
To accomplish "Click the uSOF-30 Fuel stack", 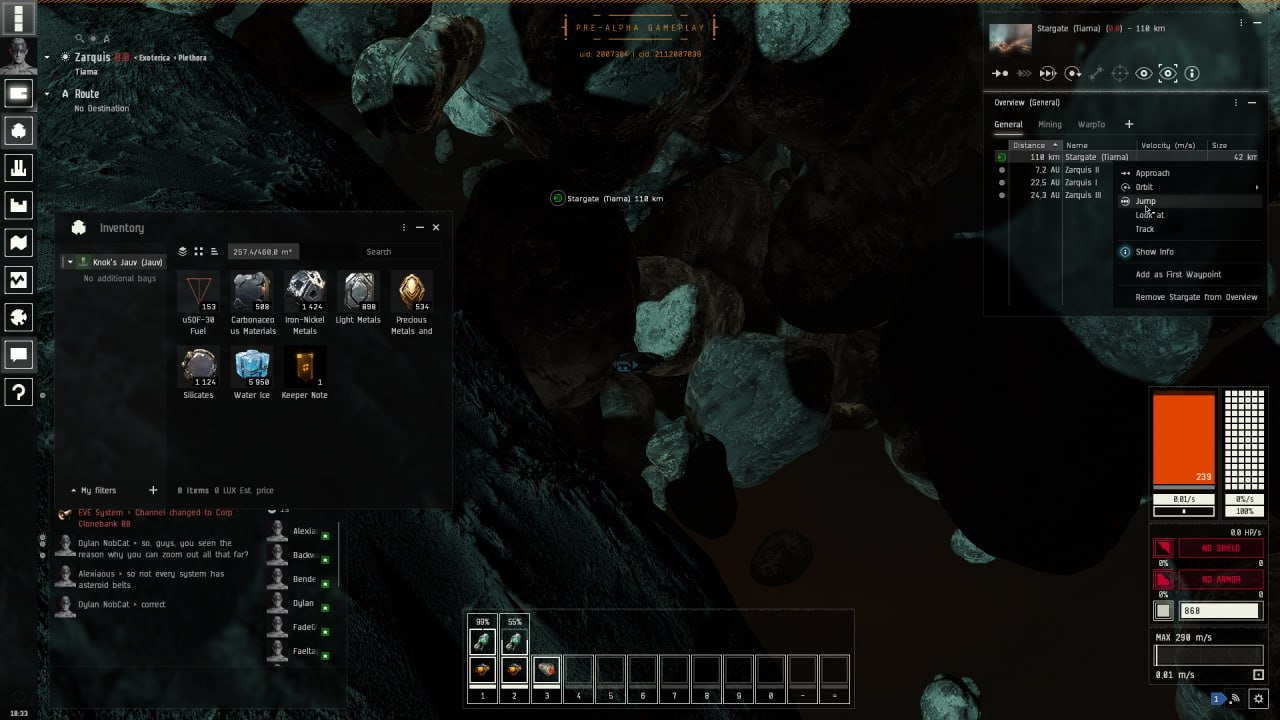I will 198,291.
